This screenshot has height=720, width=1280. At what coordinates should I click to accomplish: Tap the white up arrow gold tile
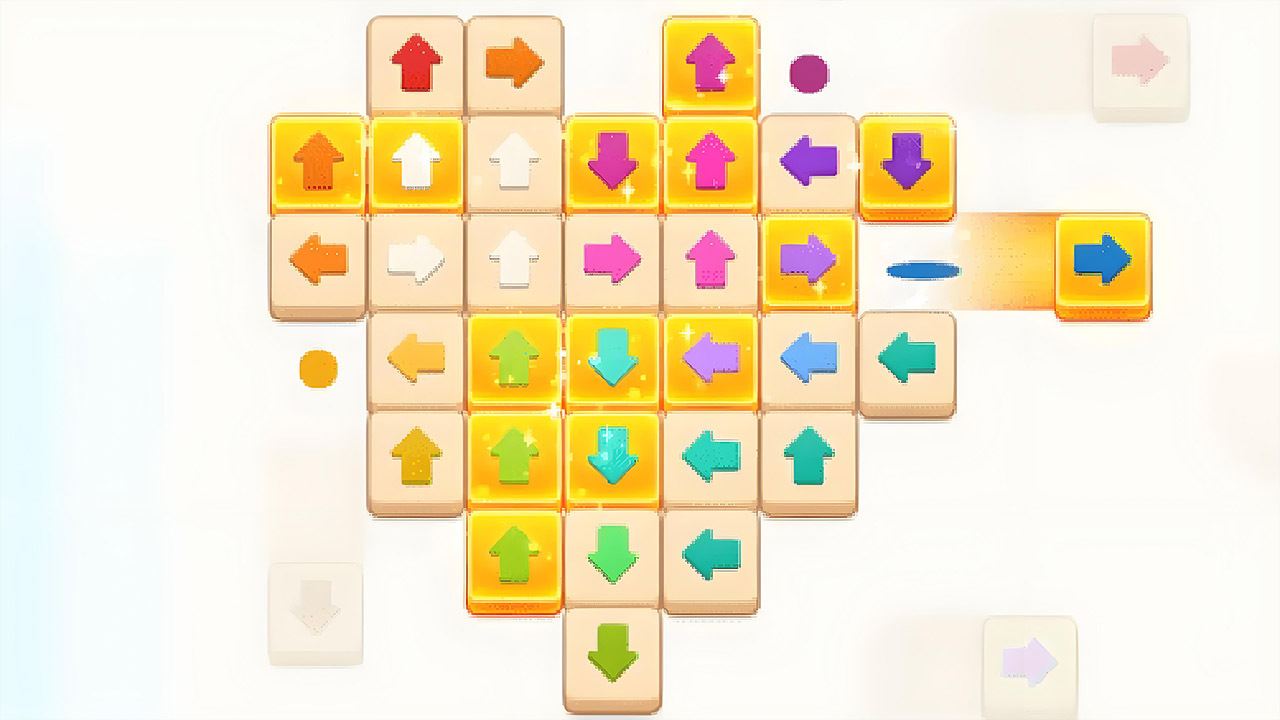416,162
